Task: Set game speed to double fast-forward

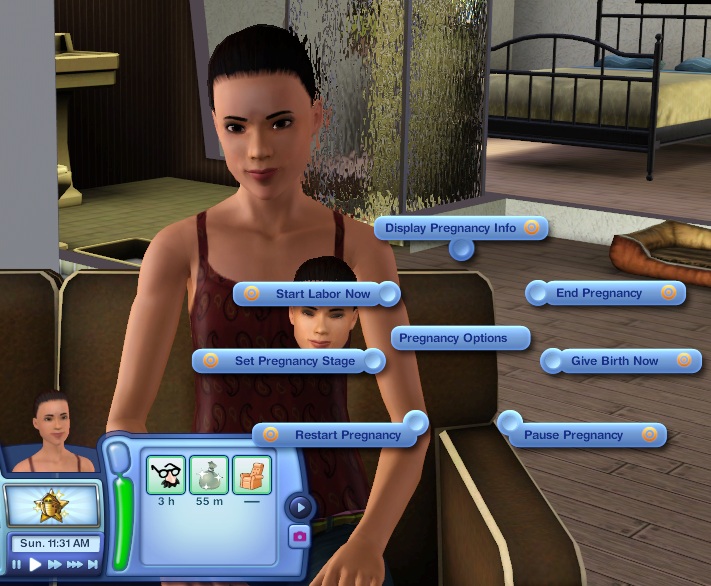Action: click(x=55, y=565)
